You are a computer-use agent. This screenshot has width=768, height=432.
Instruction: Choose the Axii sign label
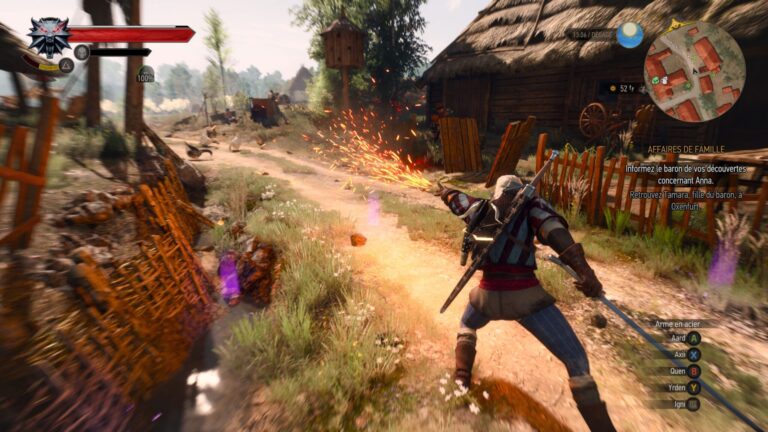coord(679,354)
